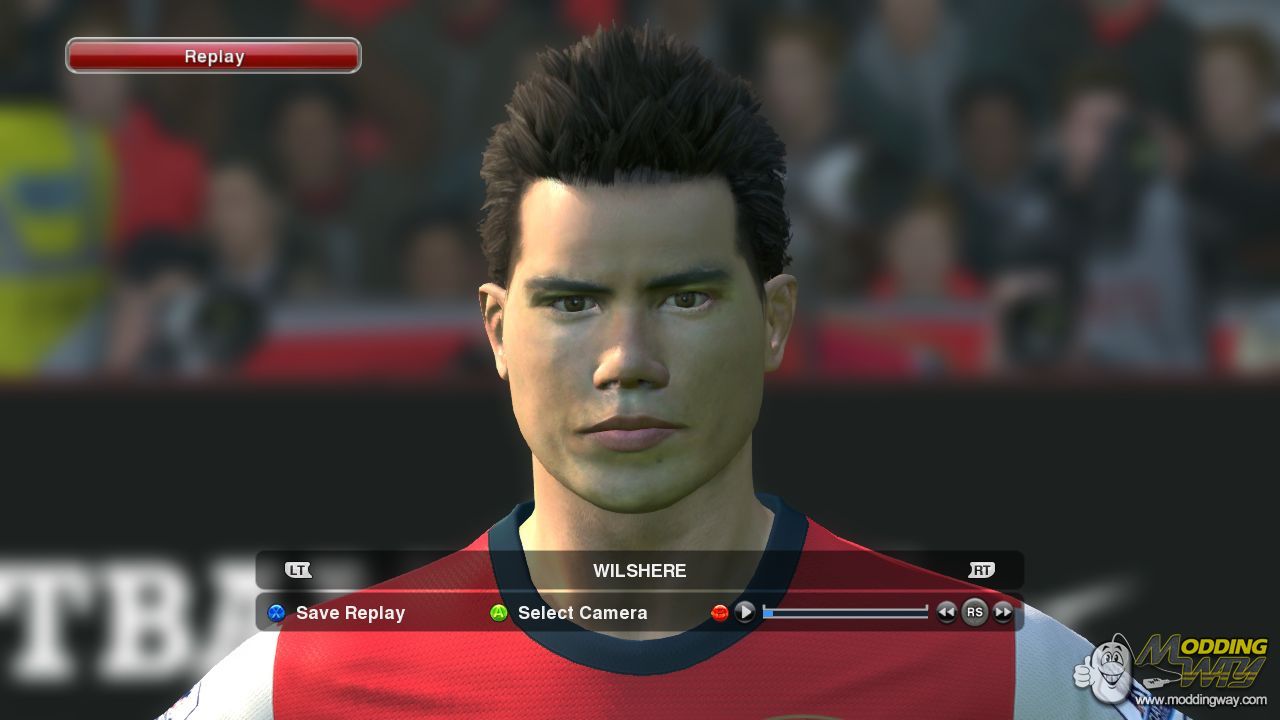Fast-forward the replay with the double-right arrow
1280x720 pixels.
[1003, 612]
